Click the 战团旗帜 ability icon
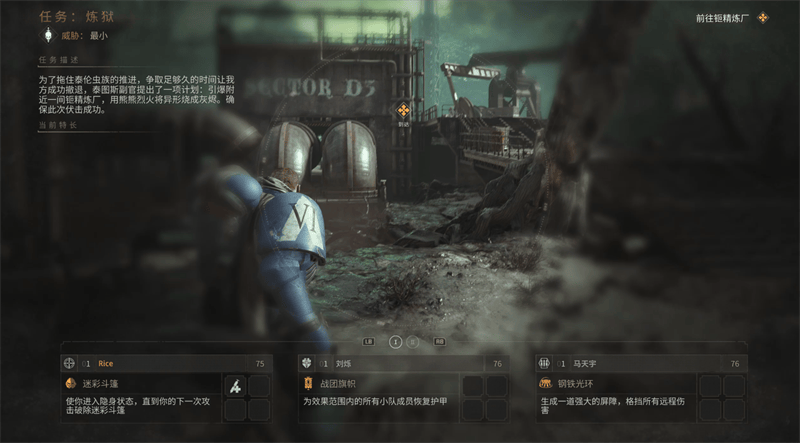The width and height of the screenshot is (800, 443). 309,383
